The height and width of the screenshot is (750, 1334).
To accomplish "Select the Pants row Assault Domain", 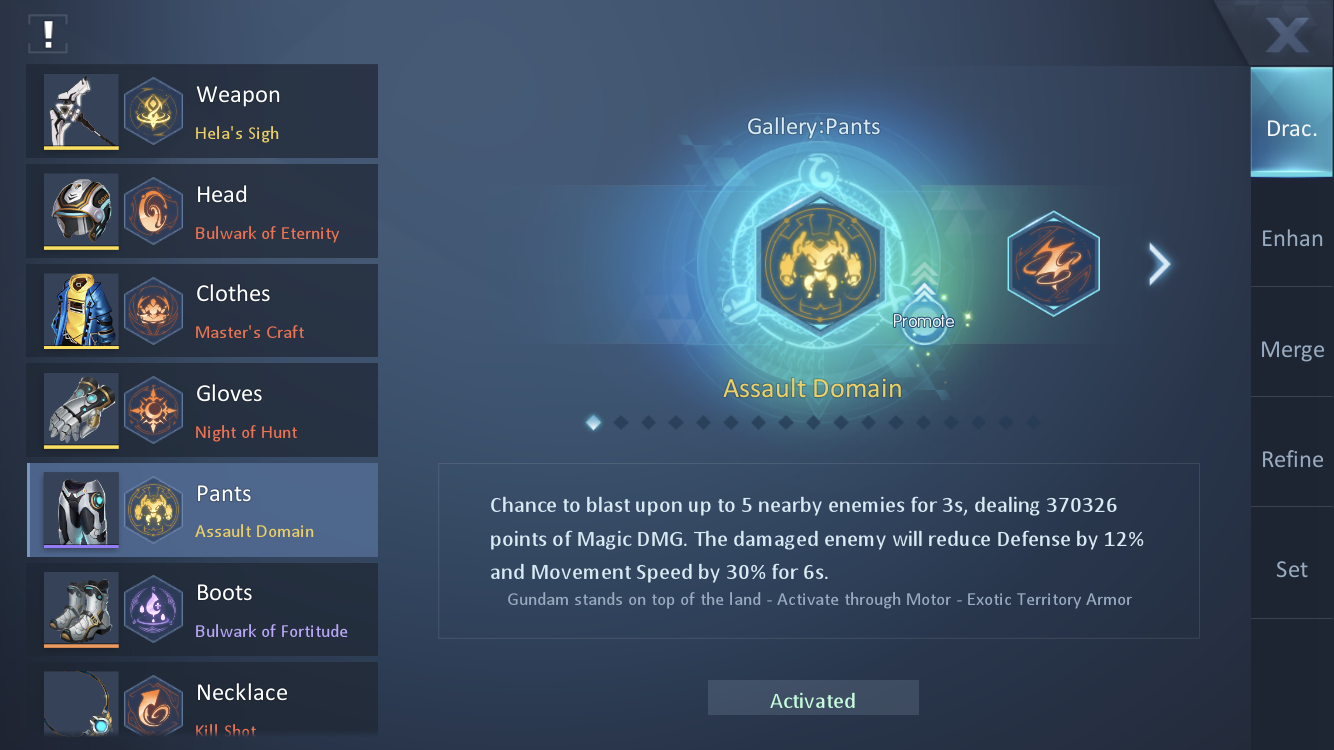I will pyautogui.click(x=202, y=510).
